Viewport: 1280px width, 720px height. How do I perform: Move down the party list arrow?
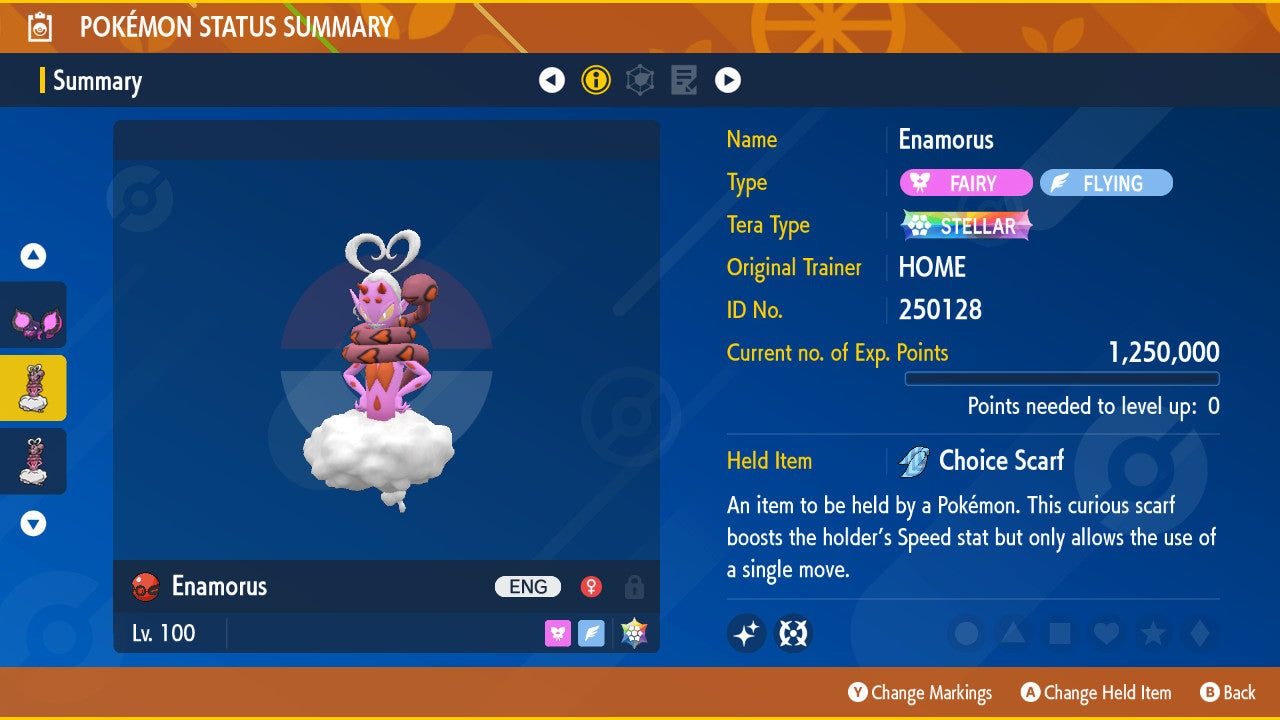point(34,523)
